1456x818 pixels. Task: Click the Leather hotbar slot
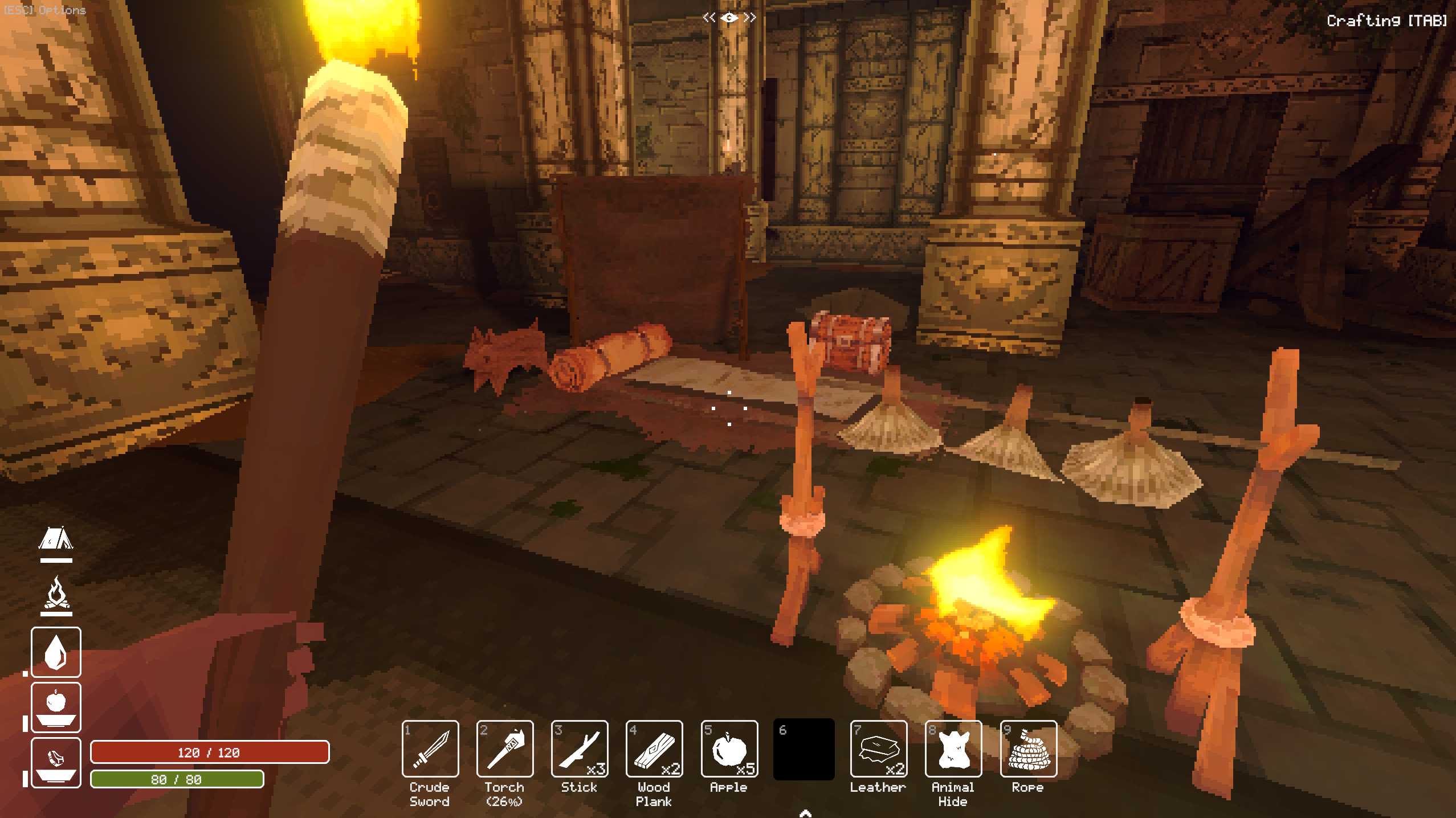[878, 749]
